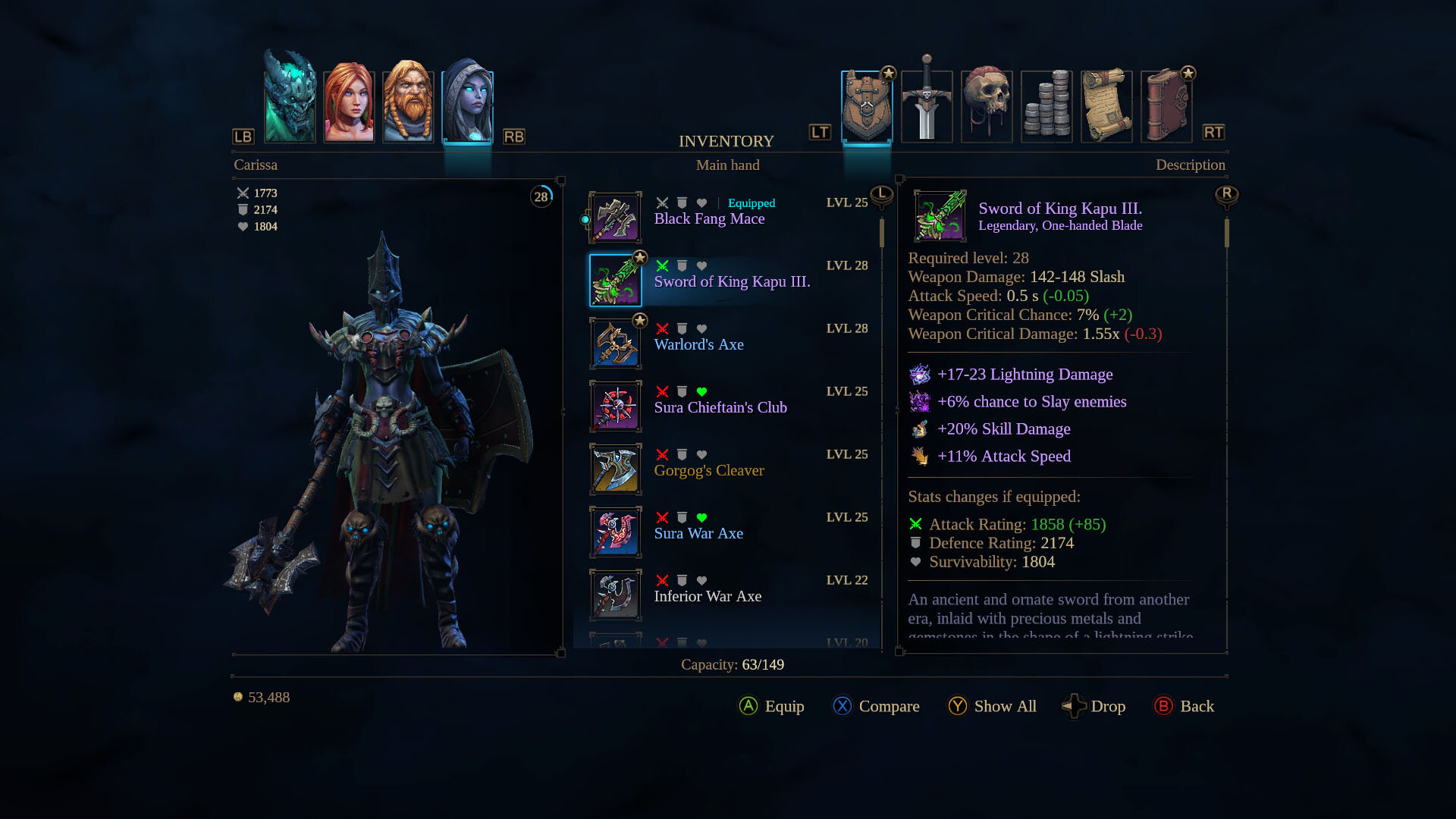Open the skull category tab
The width and height of the screenshot is (1456, 819).
tap(987, 105)
